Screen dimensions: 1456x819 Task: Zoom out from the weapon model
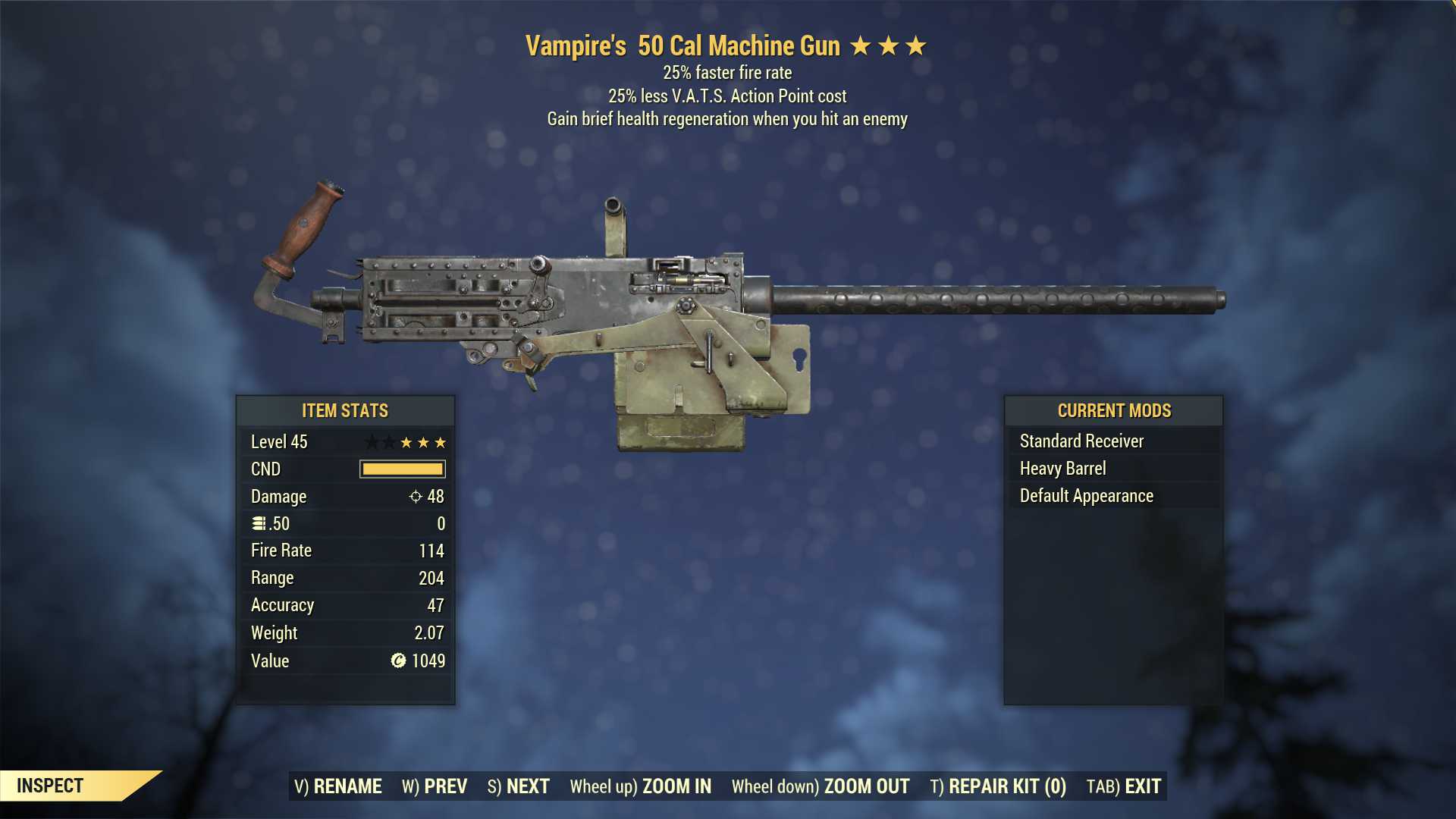(821, 786)
